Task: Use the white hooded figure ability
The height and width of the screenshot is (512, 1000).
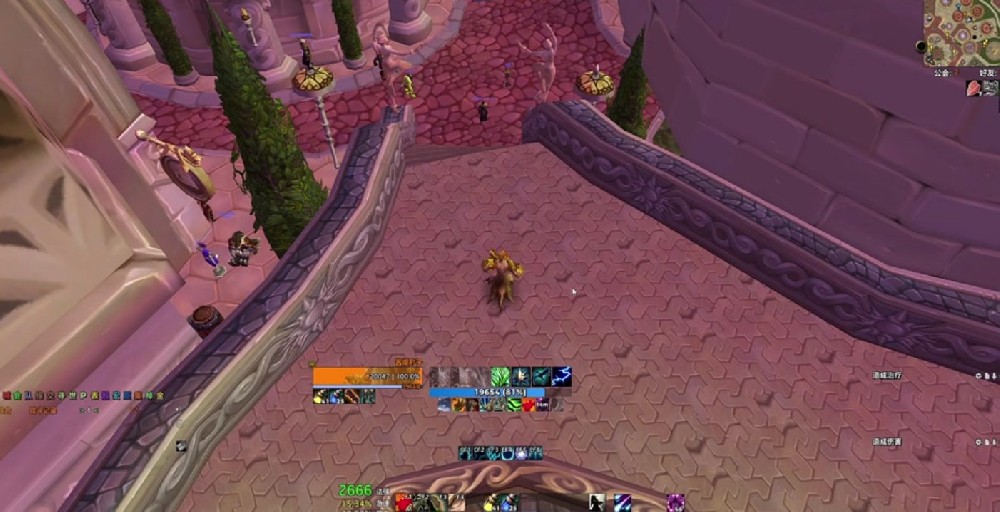Action: coord(597,502)
